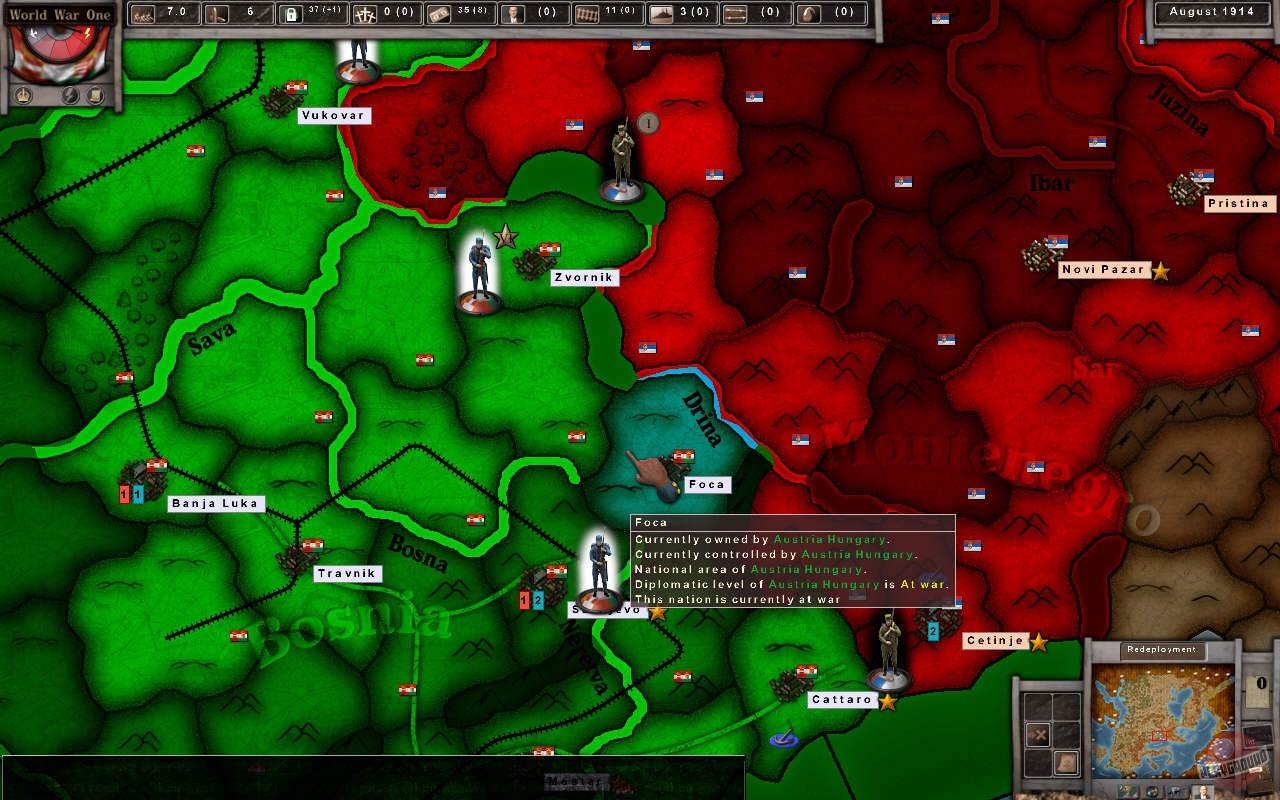Select the railway resource icon showing 11

(x=586, y=12)
